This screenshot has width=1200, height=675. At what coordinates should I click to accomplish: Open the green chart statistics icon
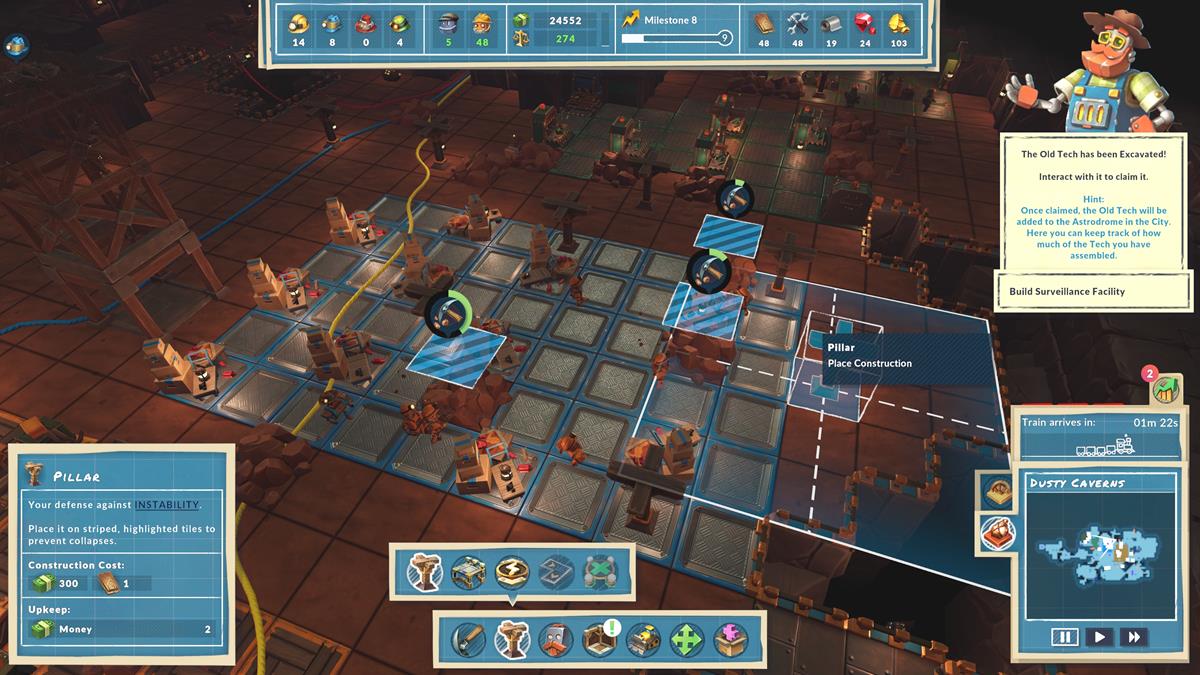[1163, 390]
